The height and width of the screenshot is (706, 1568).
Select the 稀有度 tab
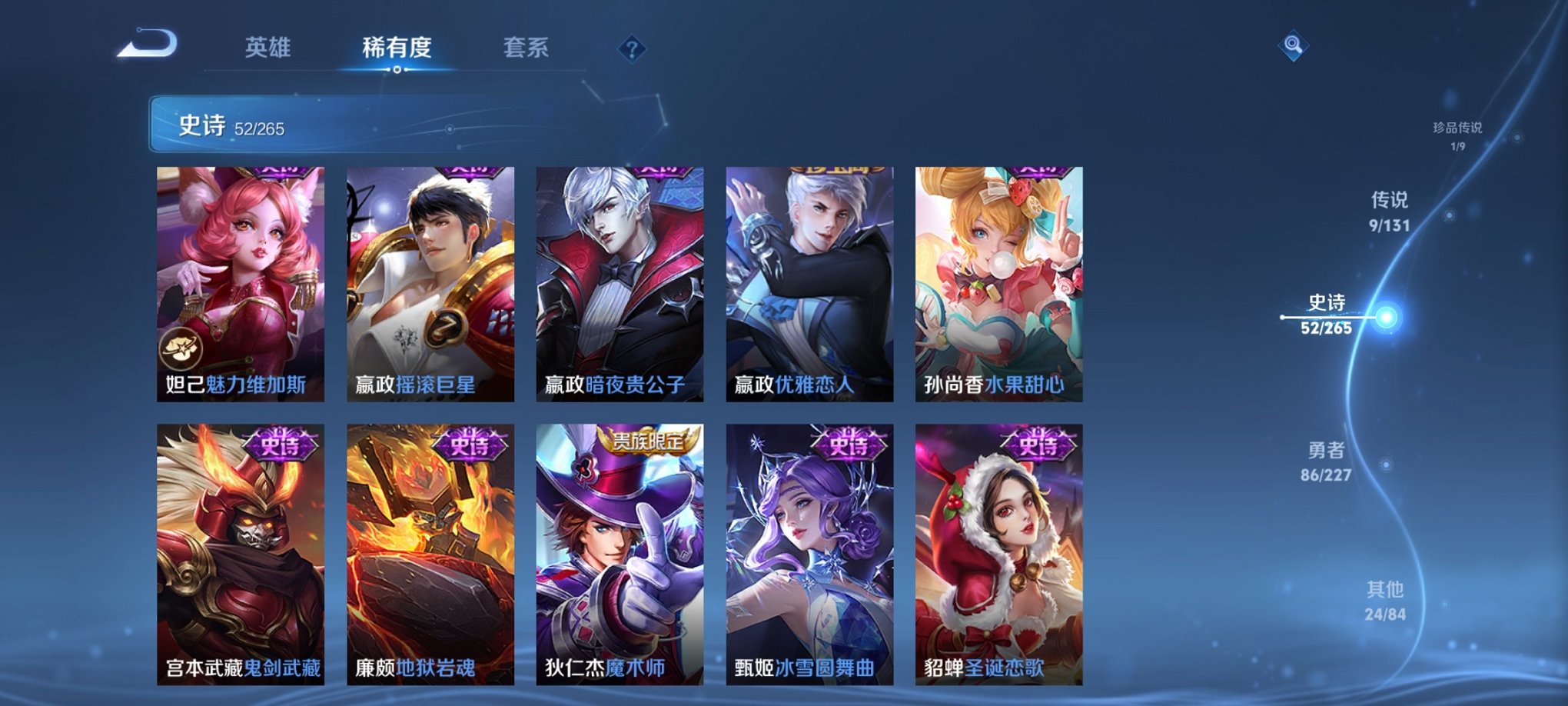(396, 48)
